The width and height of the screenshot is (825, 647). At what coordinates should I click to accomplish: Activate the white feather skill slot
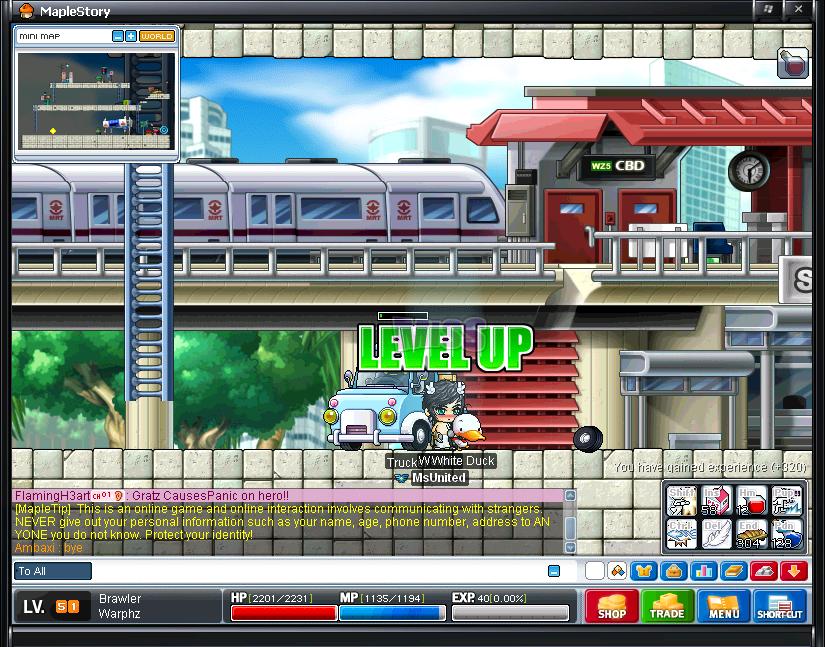716,533
